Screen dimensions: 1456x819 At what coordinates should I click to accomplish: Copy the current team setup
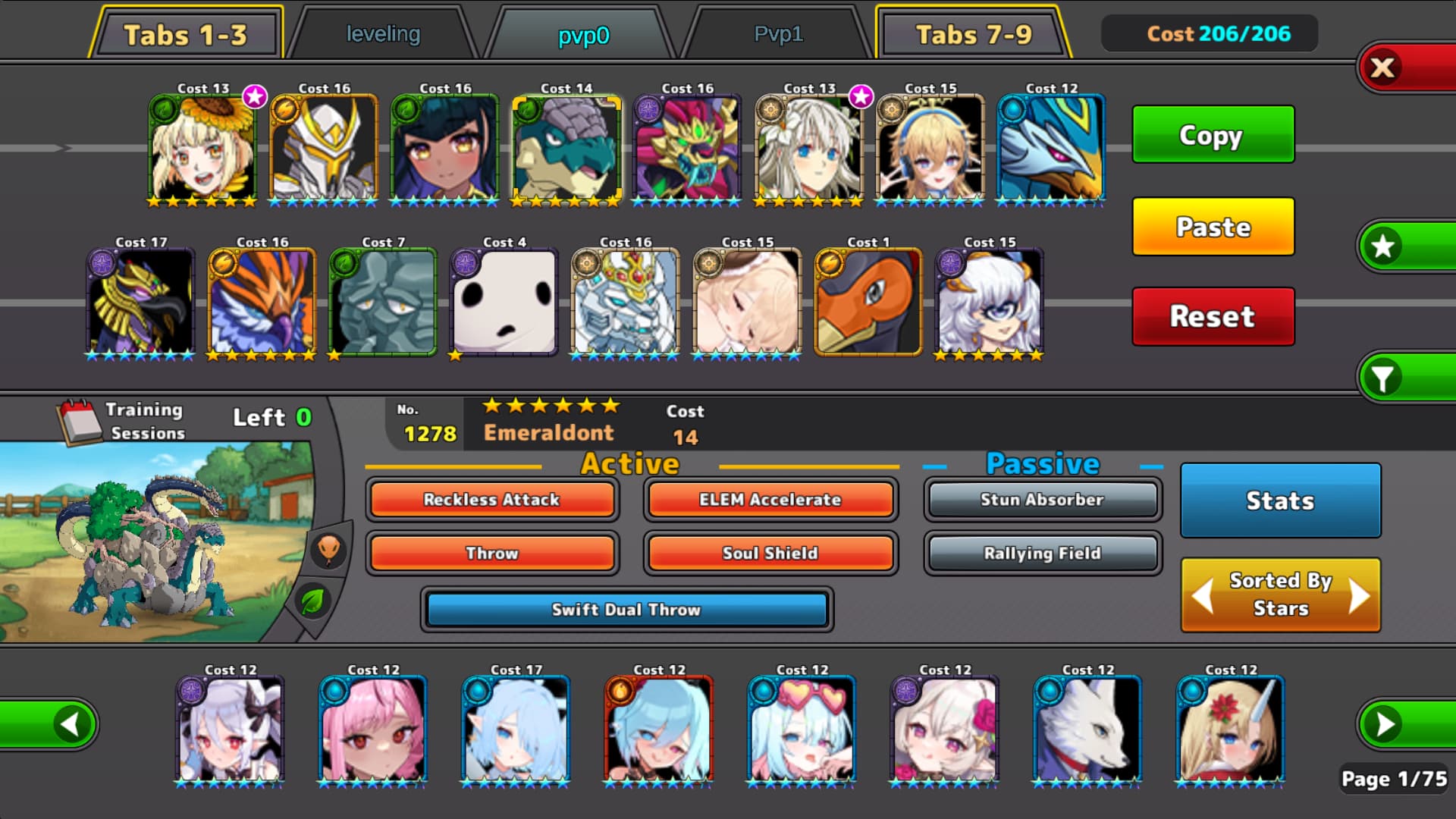1213,135
